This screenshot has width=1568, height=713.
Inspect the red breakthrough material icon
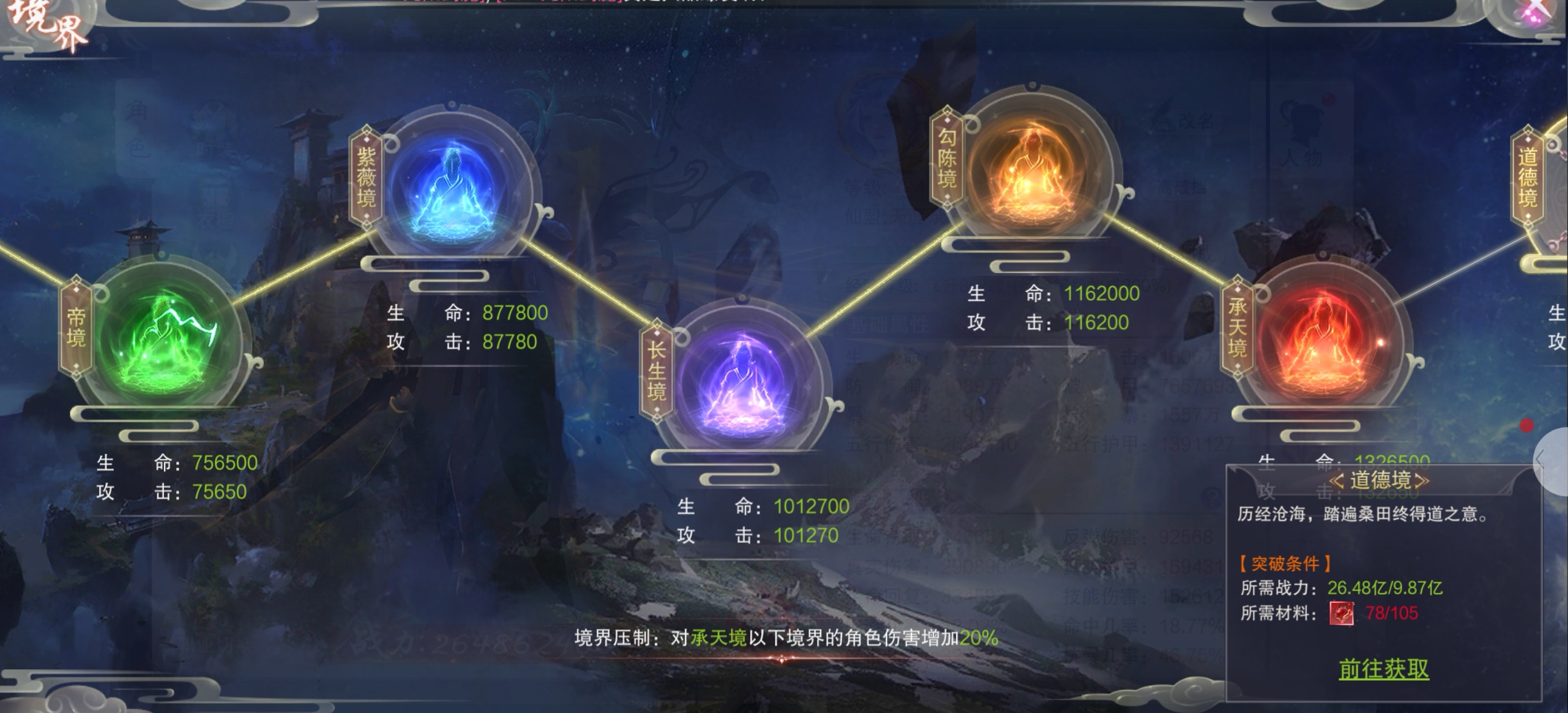click(1341, 613)
